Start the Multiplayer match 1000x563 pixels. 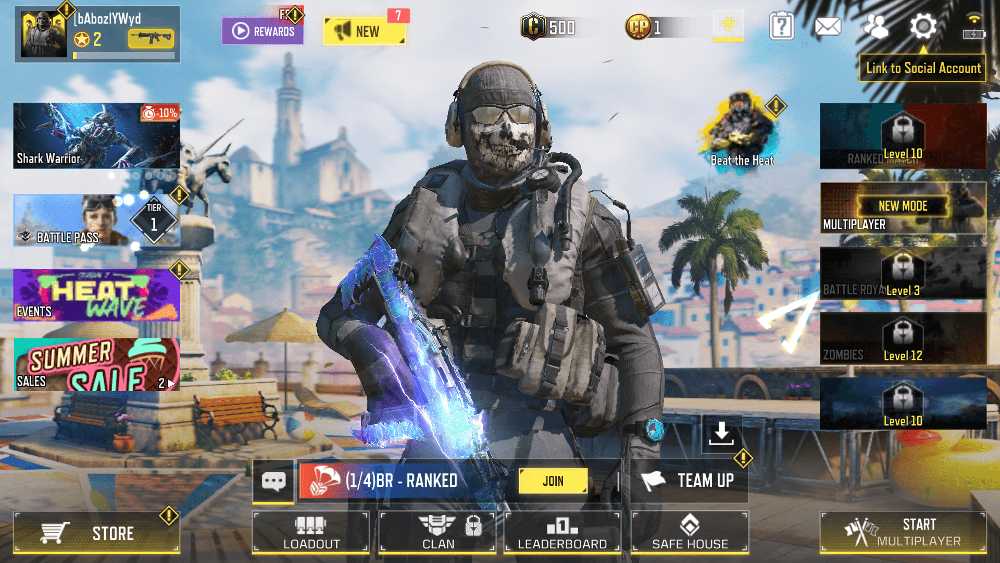903,532
